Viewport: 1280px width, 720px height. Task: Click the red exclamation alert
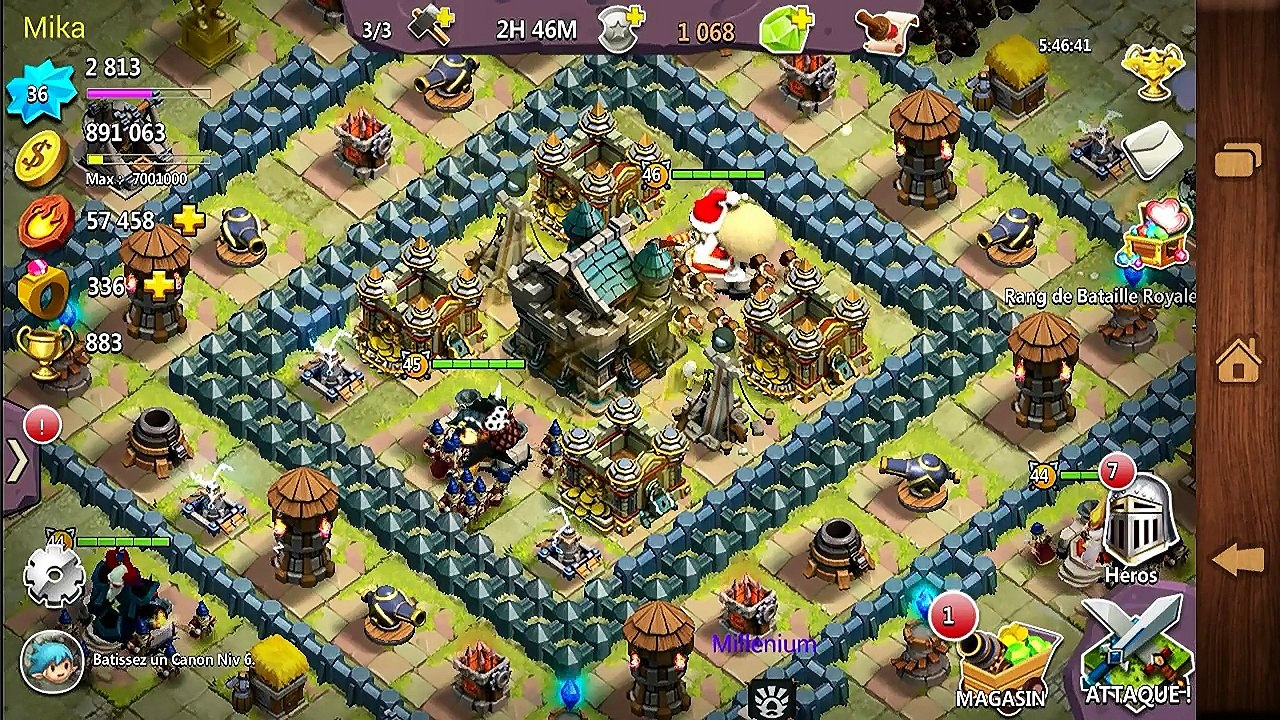pos(42,425)
